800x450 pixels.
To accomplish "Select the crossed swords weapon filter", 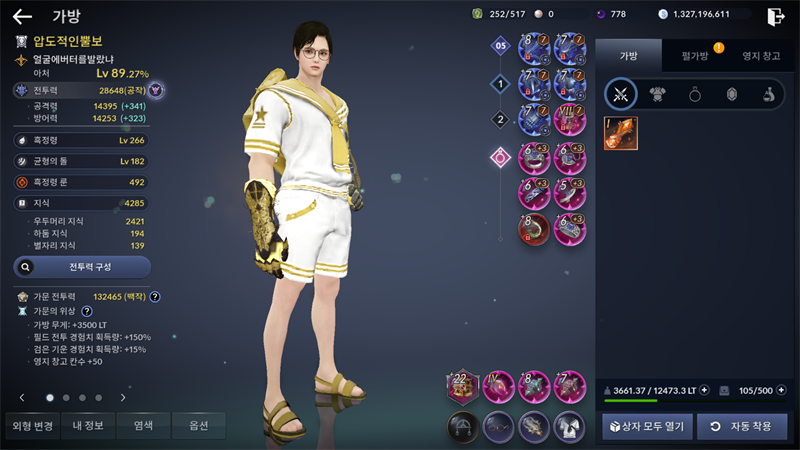I will (x=621, y=95).
